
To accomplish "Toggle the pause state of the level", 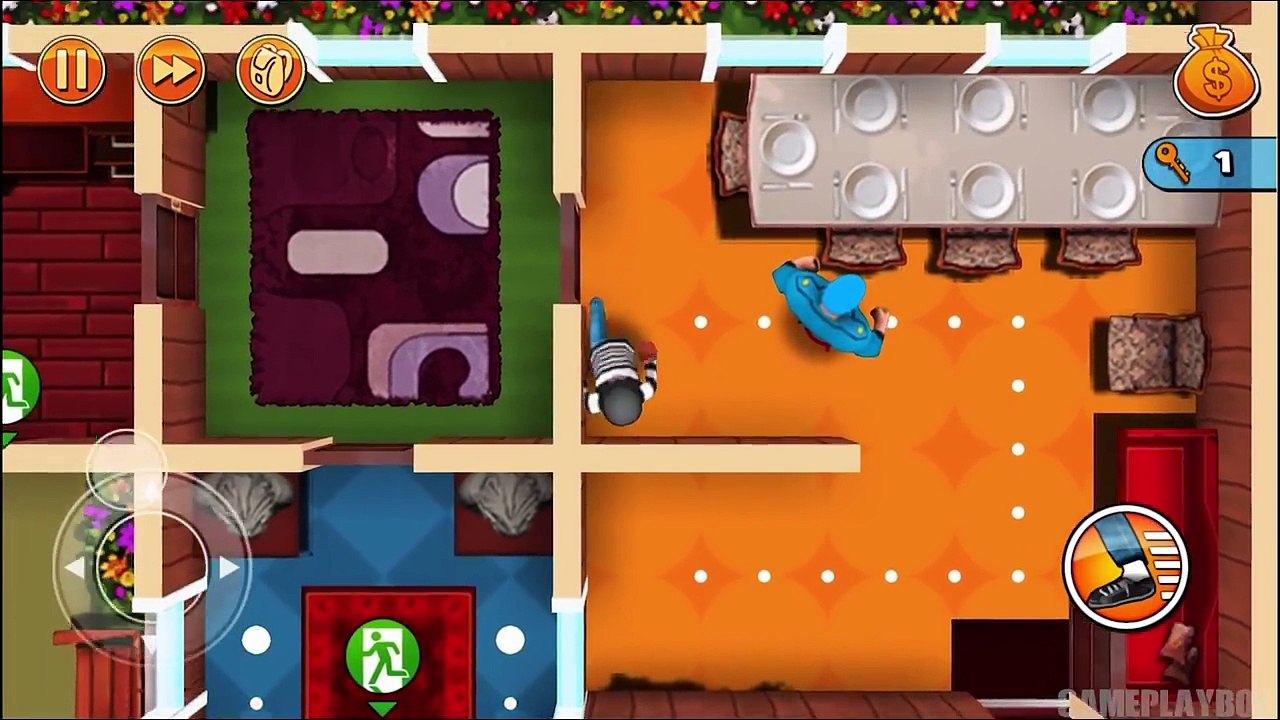I will pyautogui.click(x=70, y=69).
